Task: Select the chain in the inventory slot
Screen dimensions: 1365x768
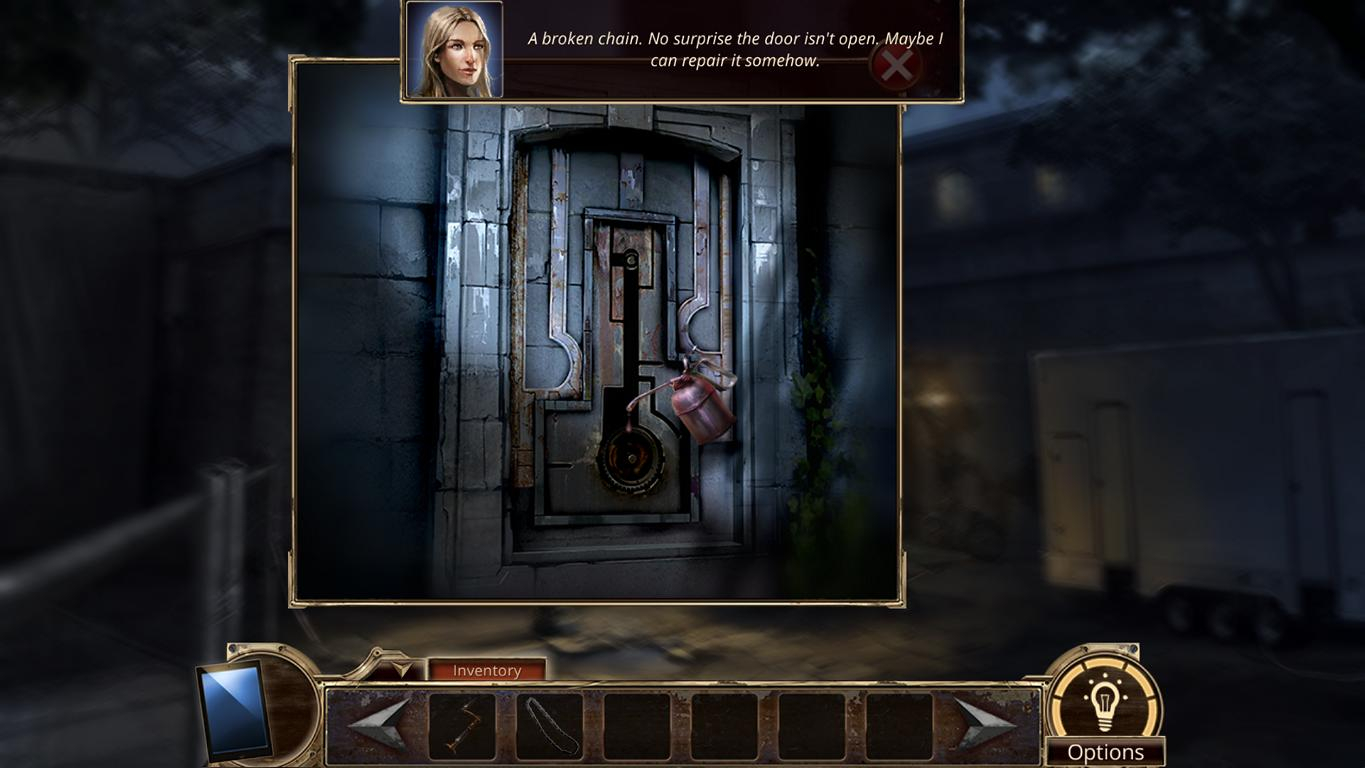Action: [x=548, y=724]
